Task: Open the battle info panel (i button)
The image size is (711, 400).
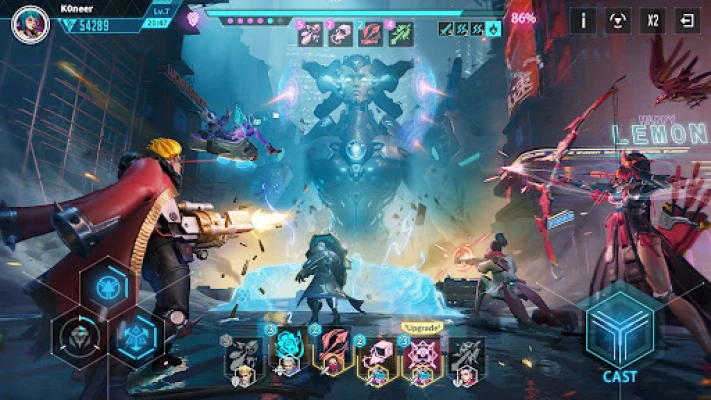Action: (x=585, y=20)
